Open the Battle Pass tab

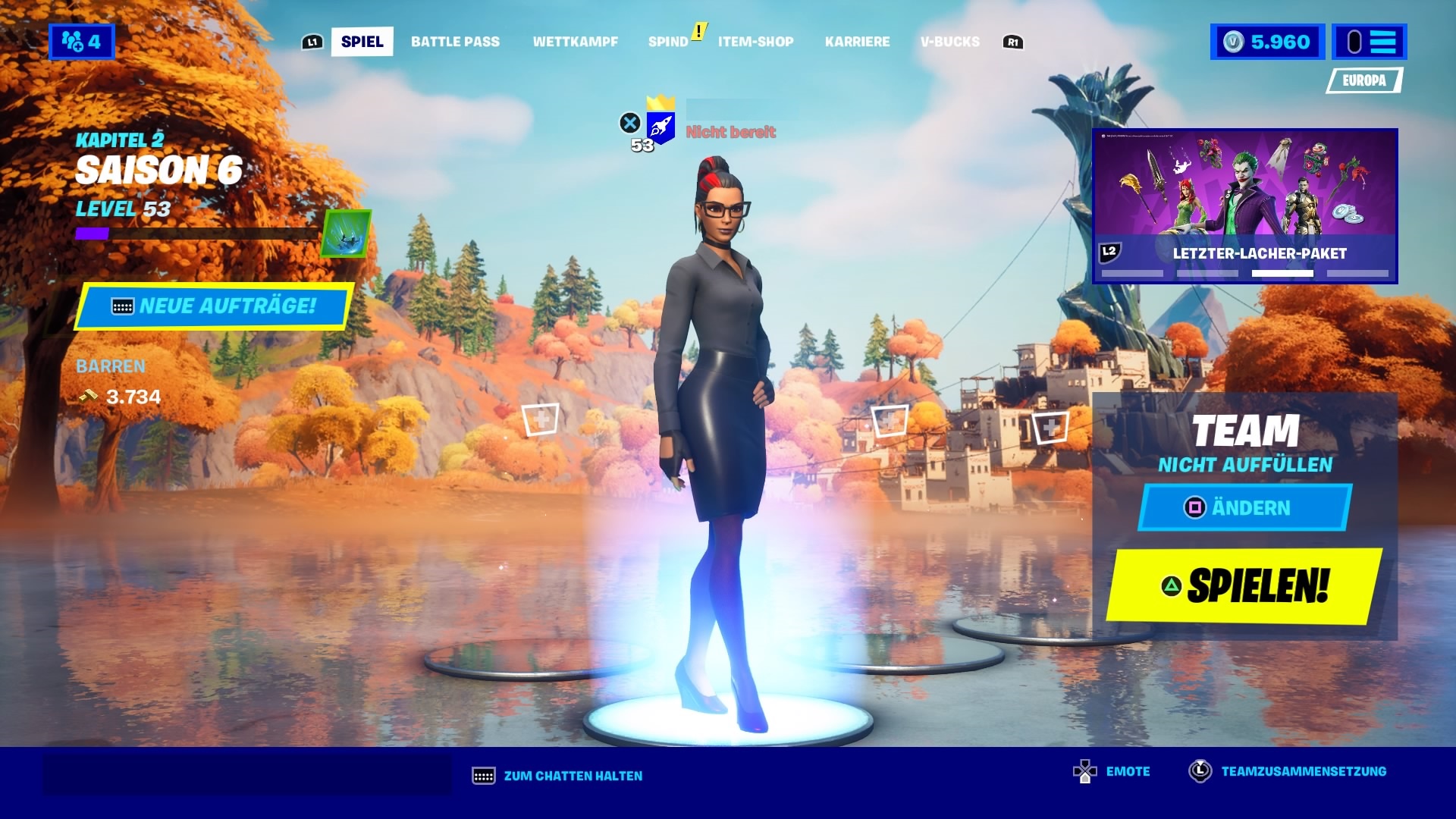pos(455,42)
